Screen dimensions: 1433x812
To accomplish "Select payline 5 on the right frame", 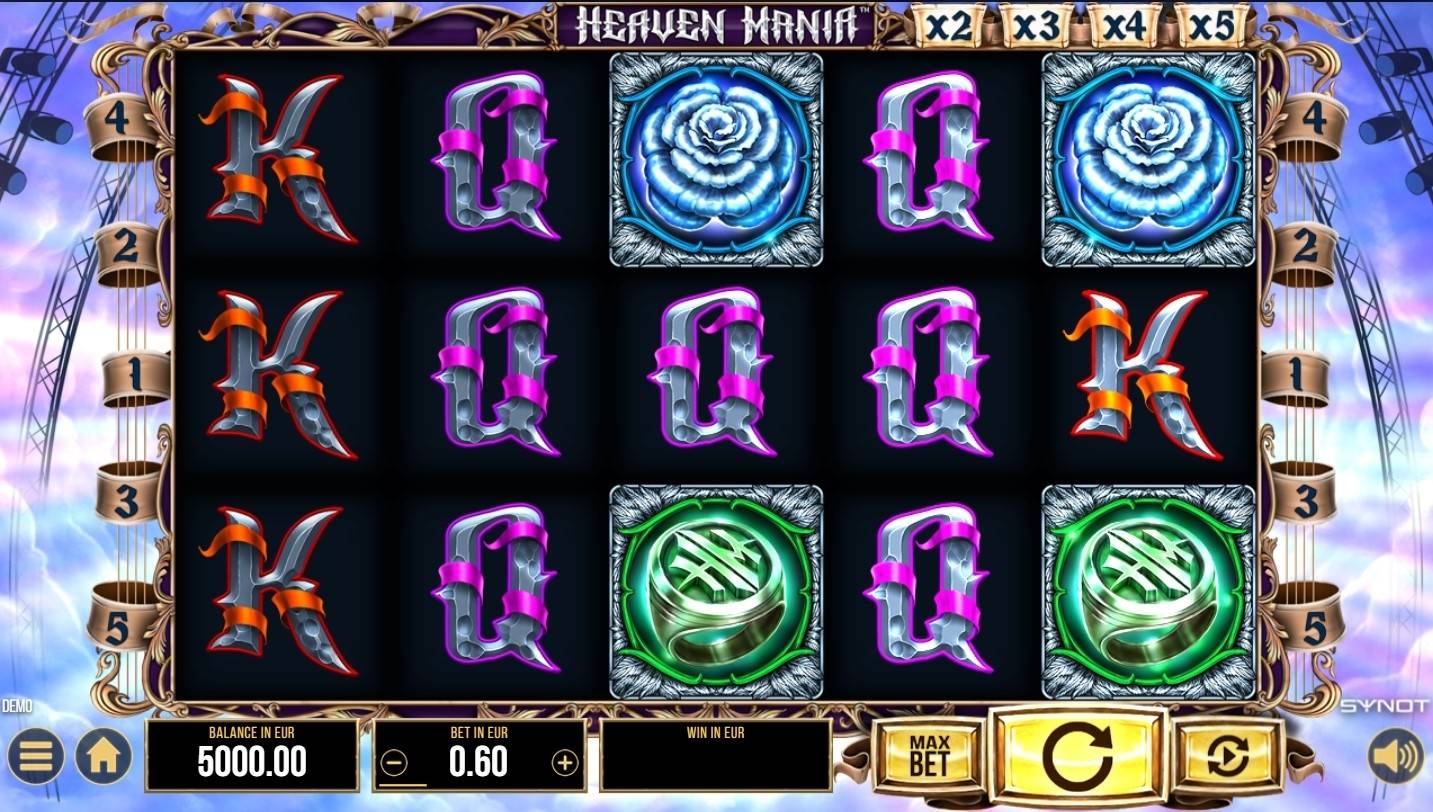I will point(1314,627).
